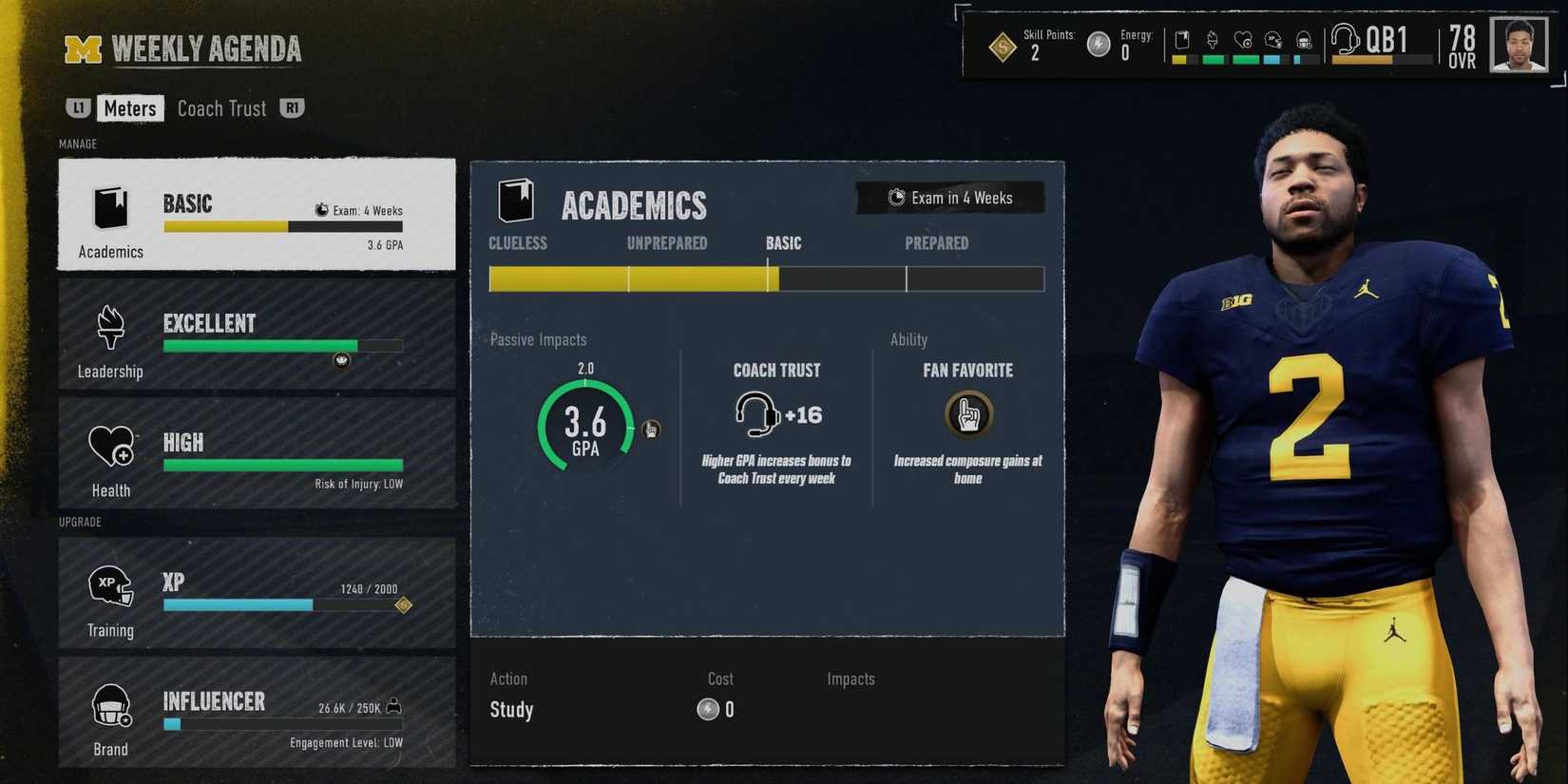
Task: Expand the Health meter details
Action: point(257,454)
